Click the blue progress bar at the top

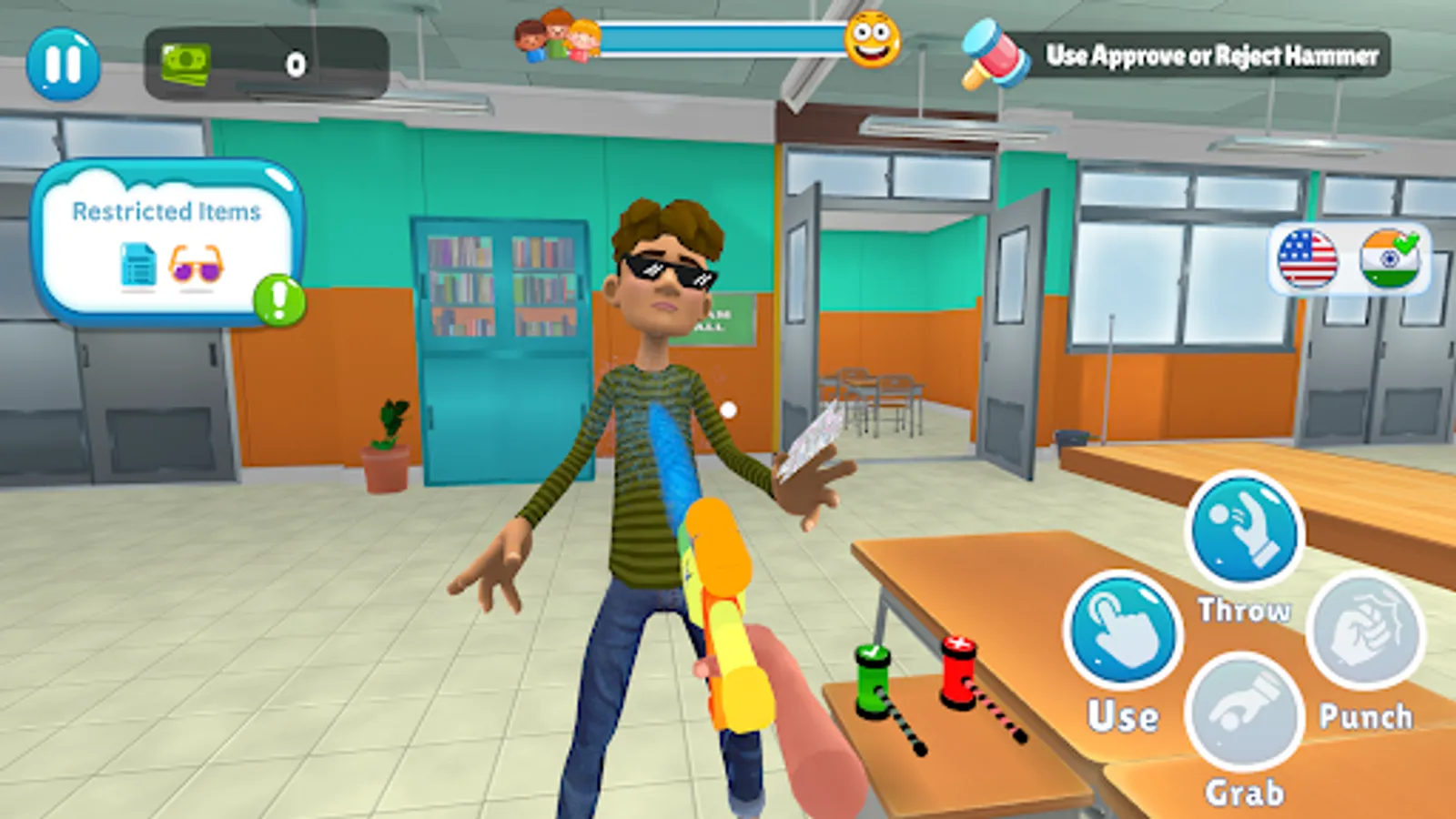click(x=723, y=37)
